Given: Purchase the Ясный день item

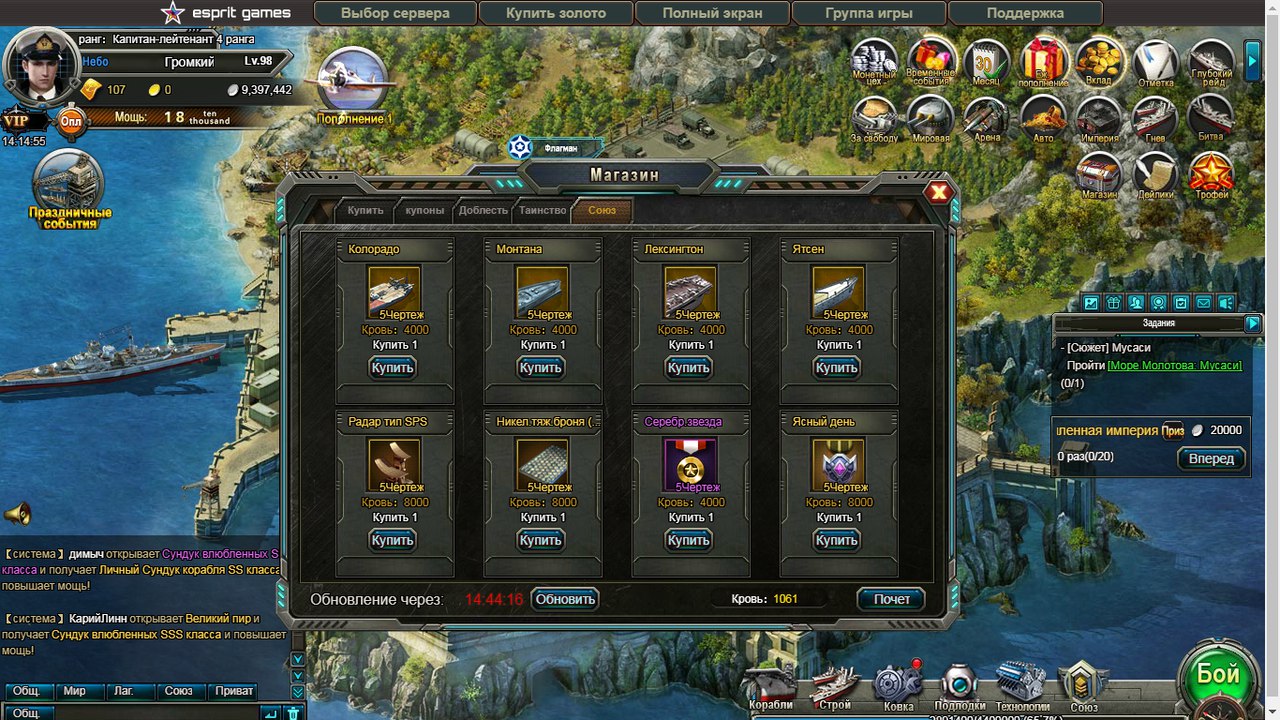Looking at the screenshot, I should [836, 540].
